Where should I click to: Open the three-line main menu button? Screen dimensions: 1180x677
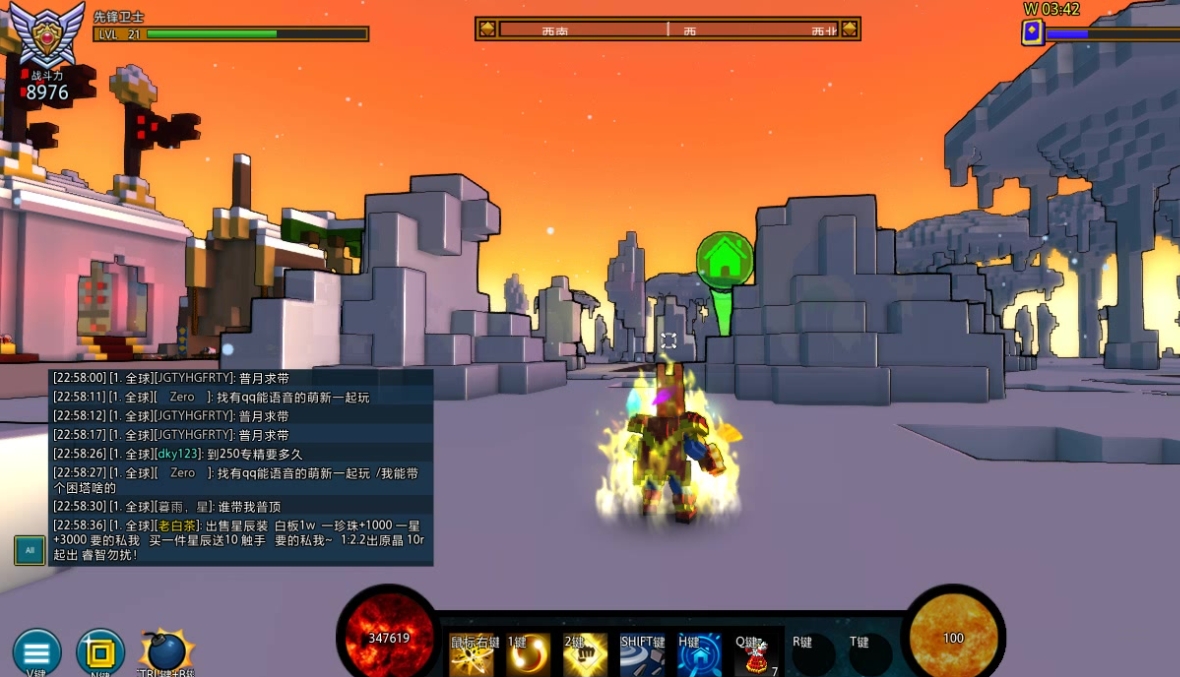click(37, 652)
